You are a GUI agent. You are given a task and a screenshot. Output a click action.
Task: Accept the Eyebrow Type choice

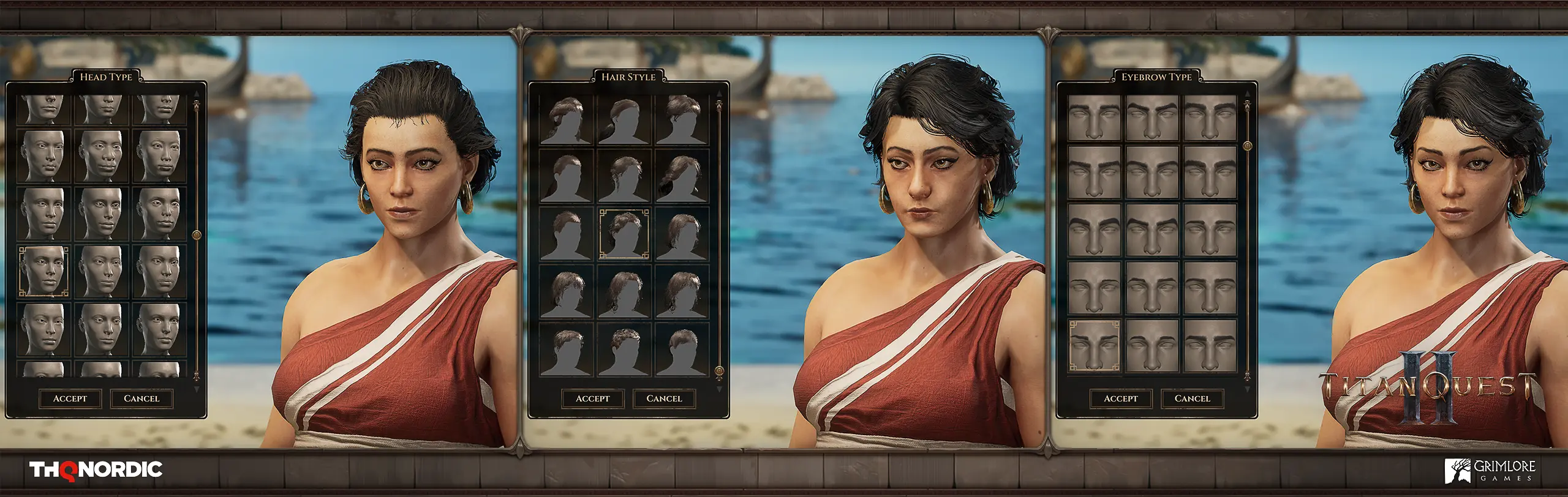1120,398
